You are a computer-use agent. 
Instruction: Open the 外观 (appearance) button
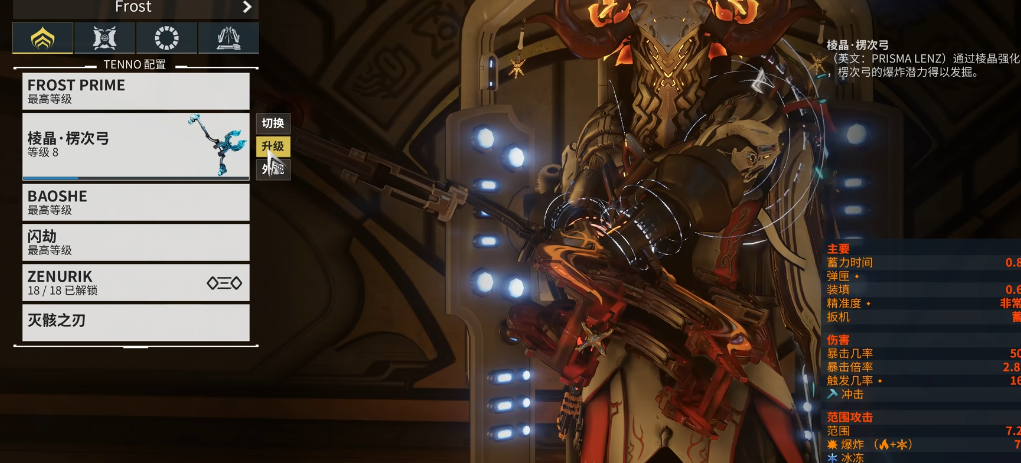pyautogui.click(x=273, y=169)
